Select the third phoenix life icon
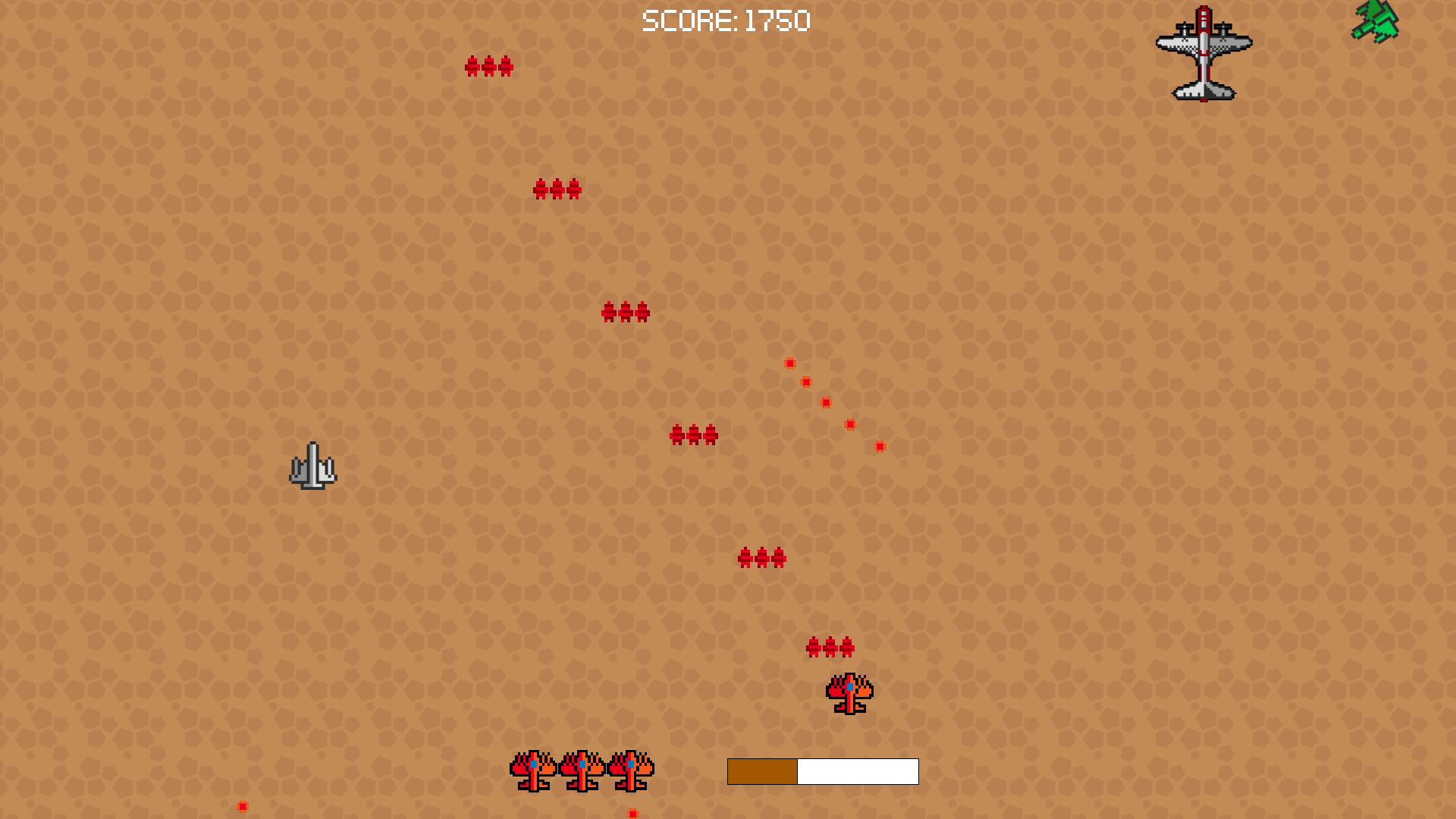This screenshot has width=1456, height=819. (x=629, y=770)
